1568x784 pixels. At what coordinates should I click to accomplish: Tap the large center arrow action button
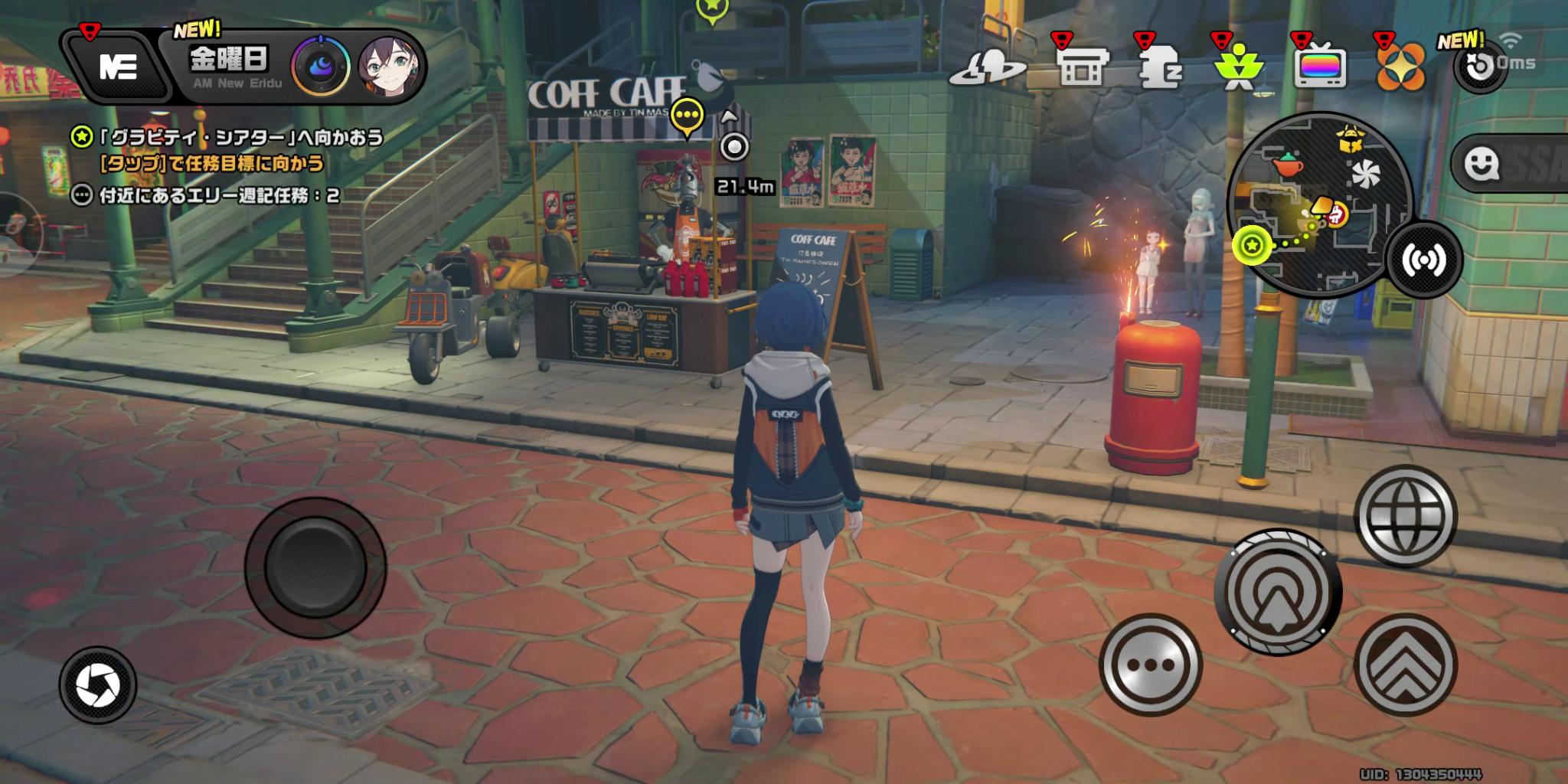tap(1277, 591)
